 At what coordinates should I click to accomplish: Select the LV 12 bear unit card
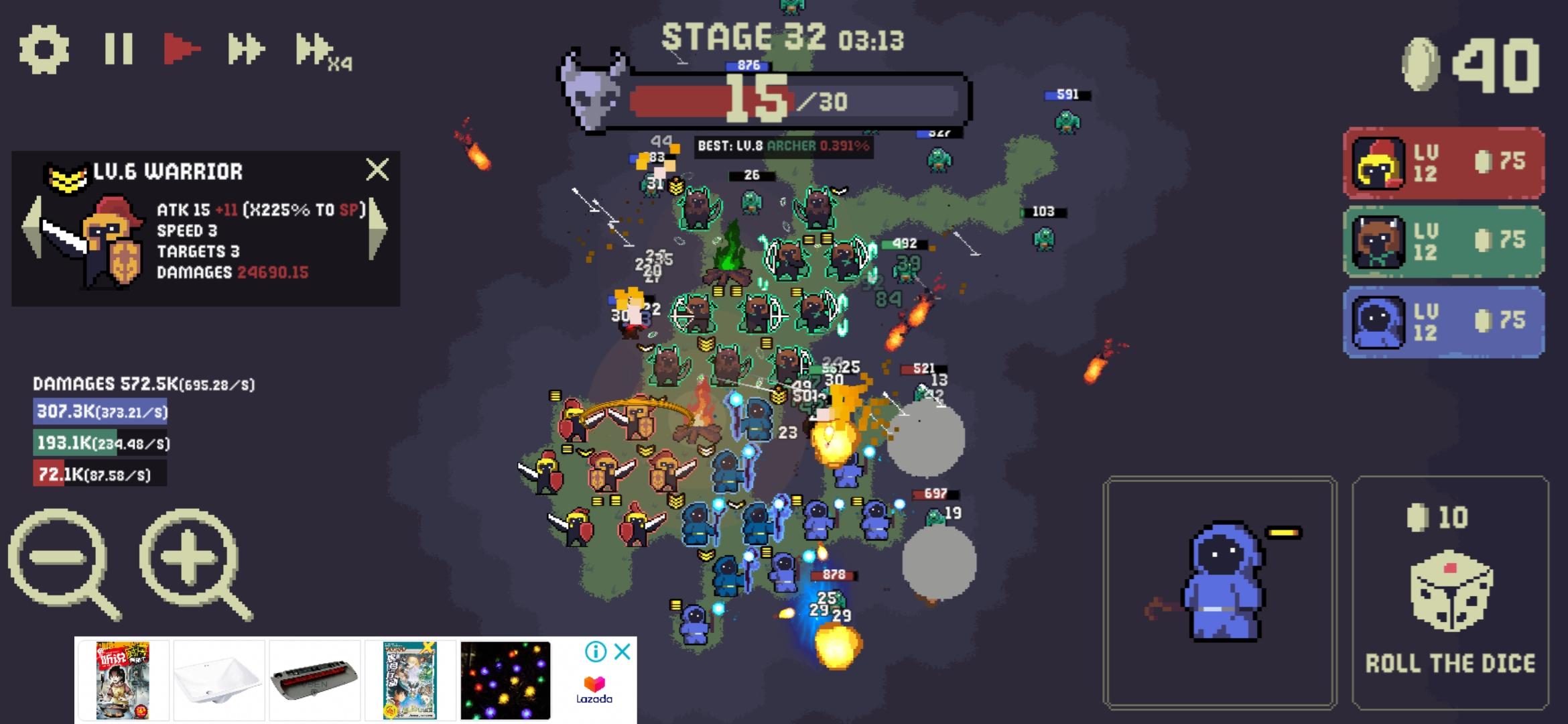(x=1443, y=246)
